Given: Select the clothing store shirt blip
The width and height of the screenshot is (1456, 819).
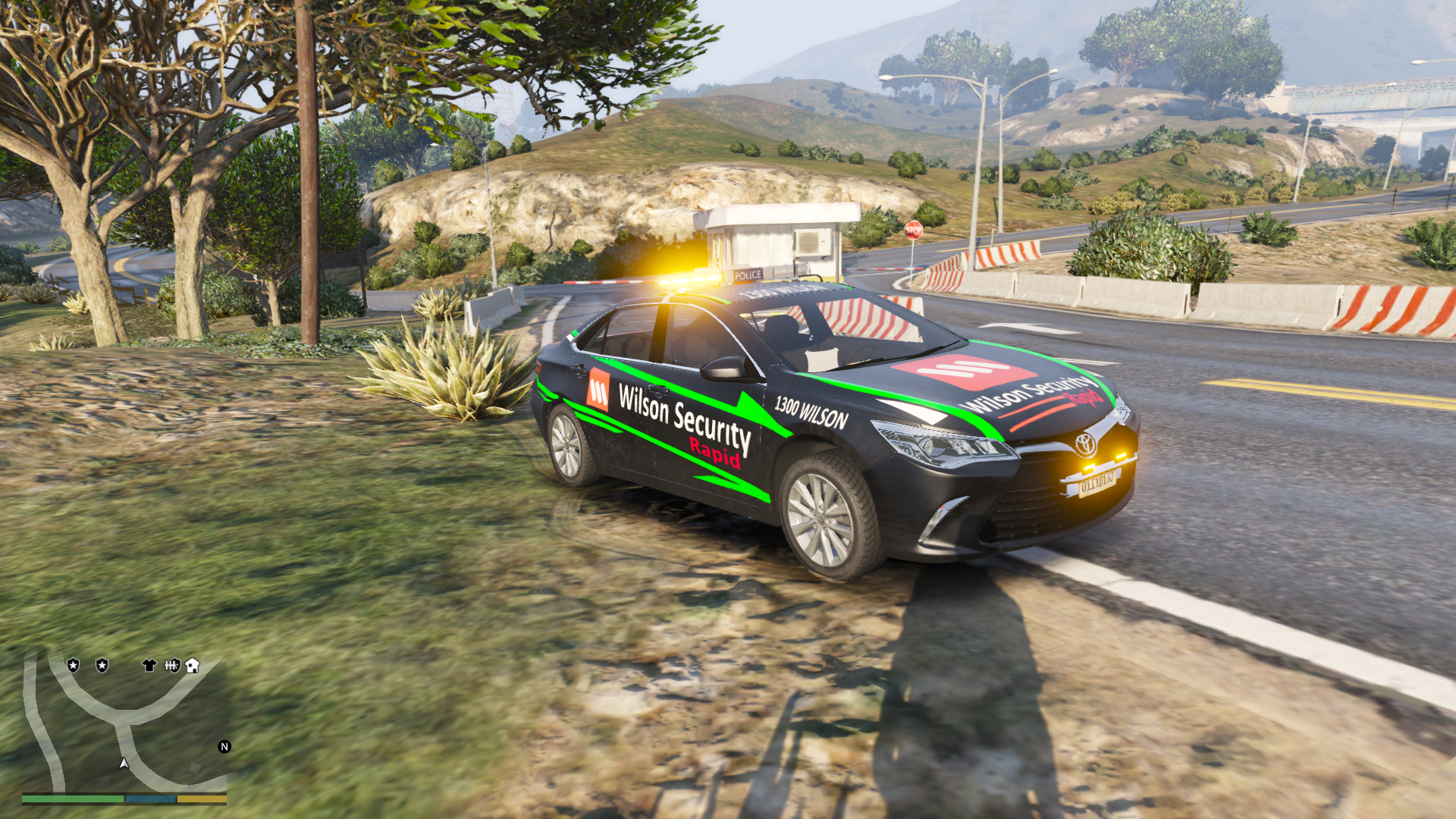Looking at the screenshot, I should click(x=149, y=665).
